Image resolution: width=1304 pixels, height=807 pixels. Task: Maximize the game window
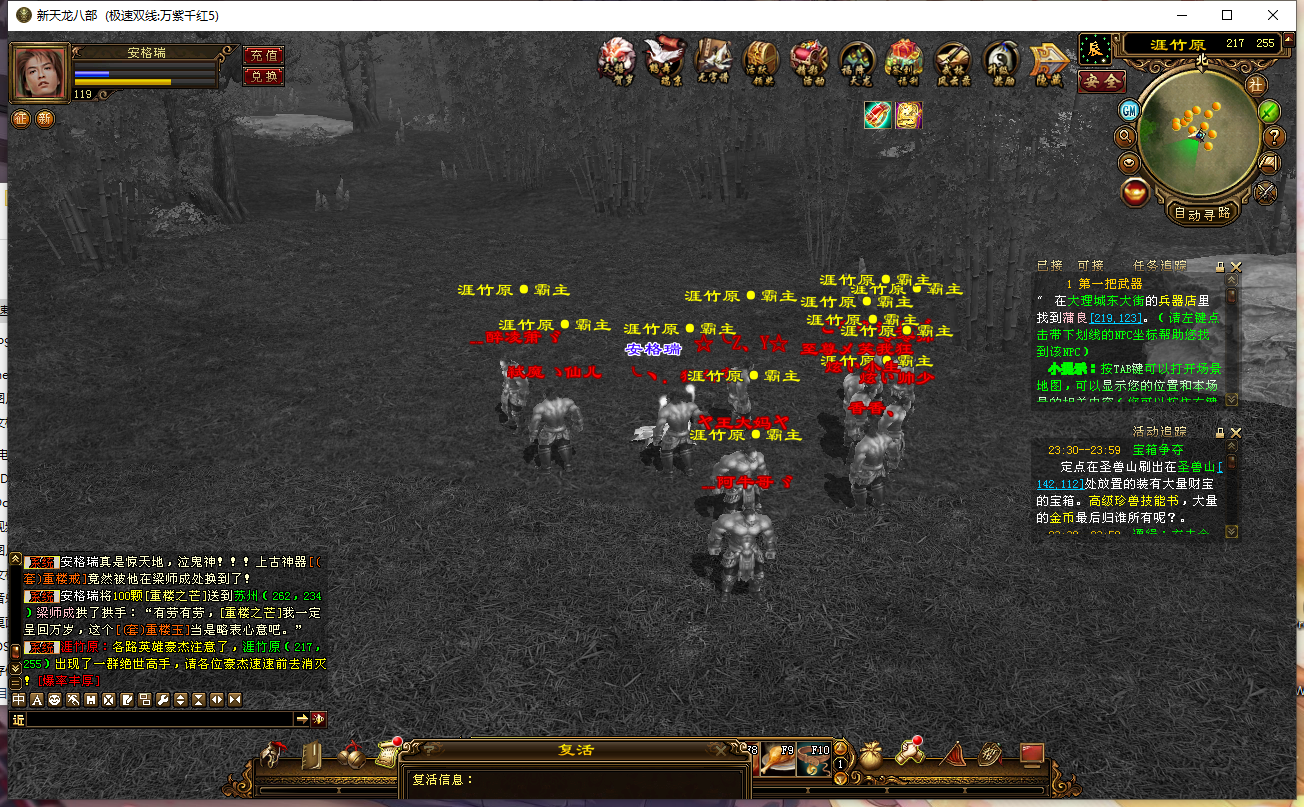pos(1227,15)
